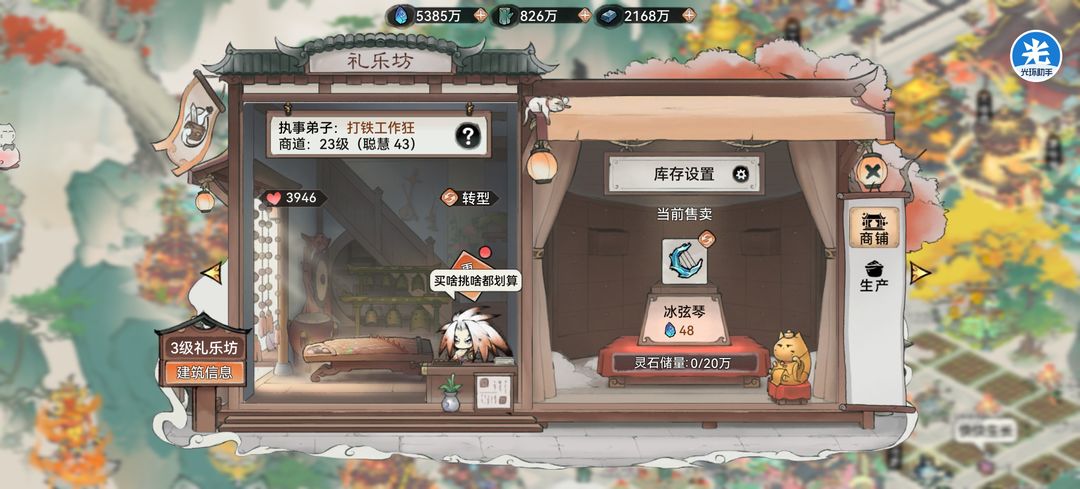The height and width of the screenshot is (489, 1080).
Task: Switch to the 商铺 shop tab
Action: coord(874,229)
